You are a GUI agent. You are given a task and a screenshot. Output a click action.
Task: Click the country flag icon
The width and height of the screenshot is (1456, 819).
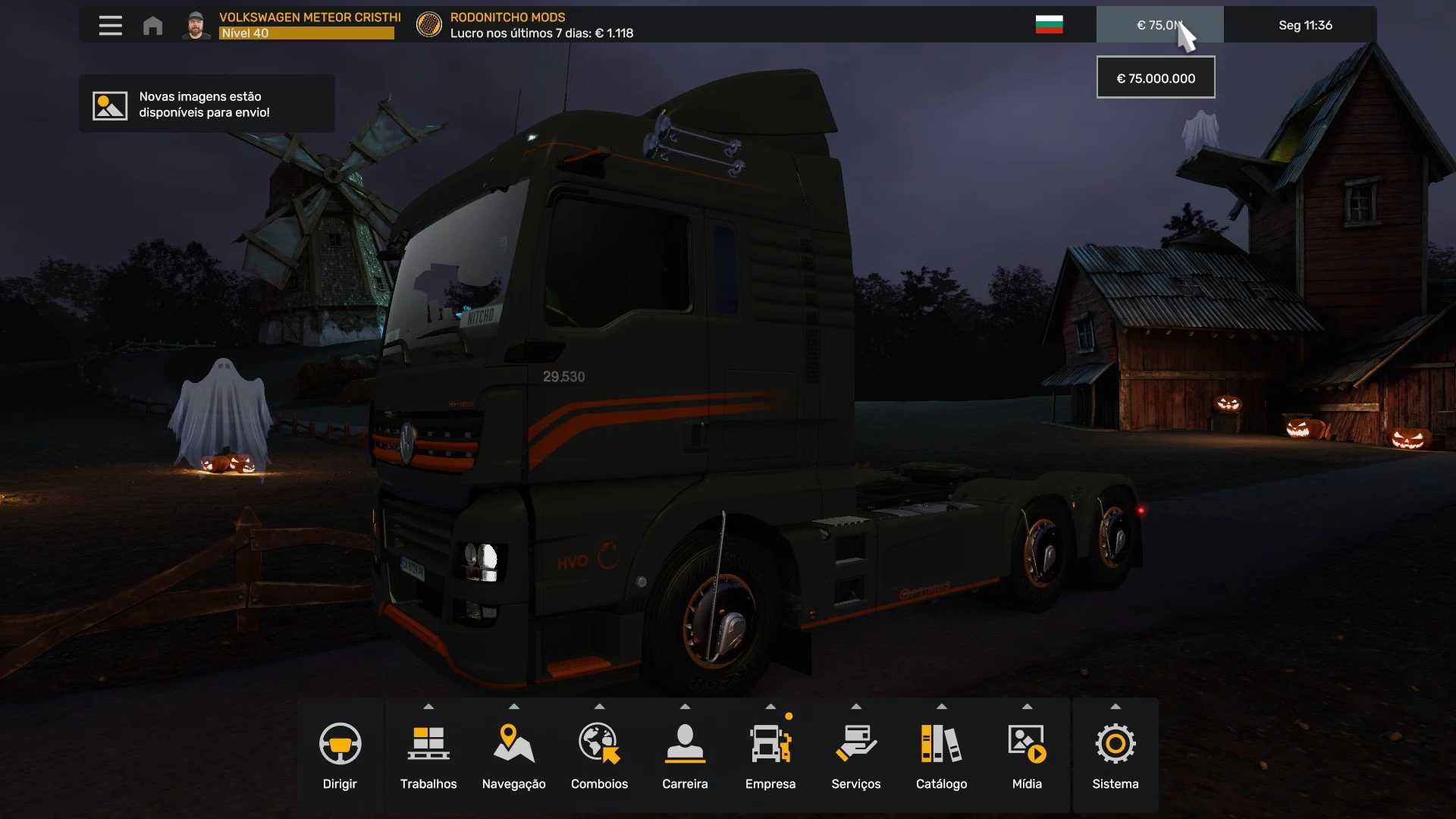1049,25
